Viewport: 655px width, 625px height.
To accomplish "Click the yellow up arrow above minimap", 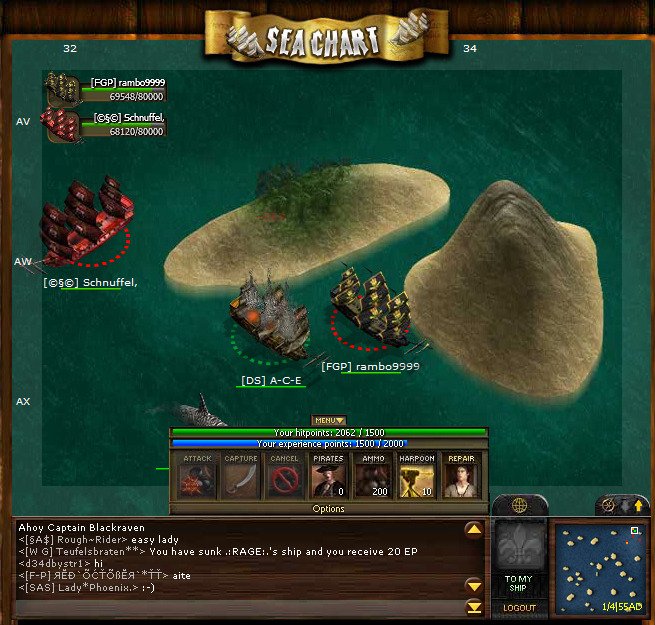I will tap(638, 506).
